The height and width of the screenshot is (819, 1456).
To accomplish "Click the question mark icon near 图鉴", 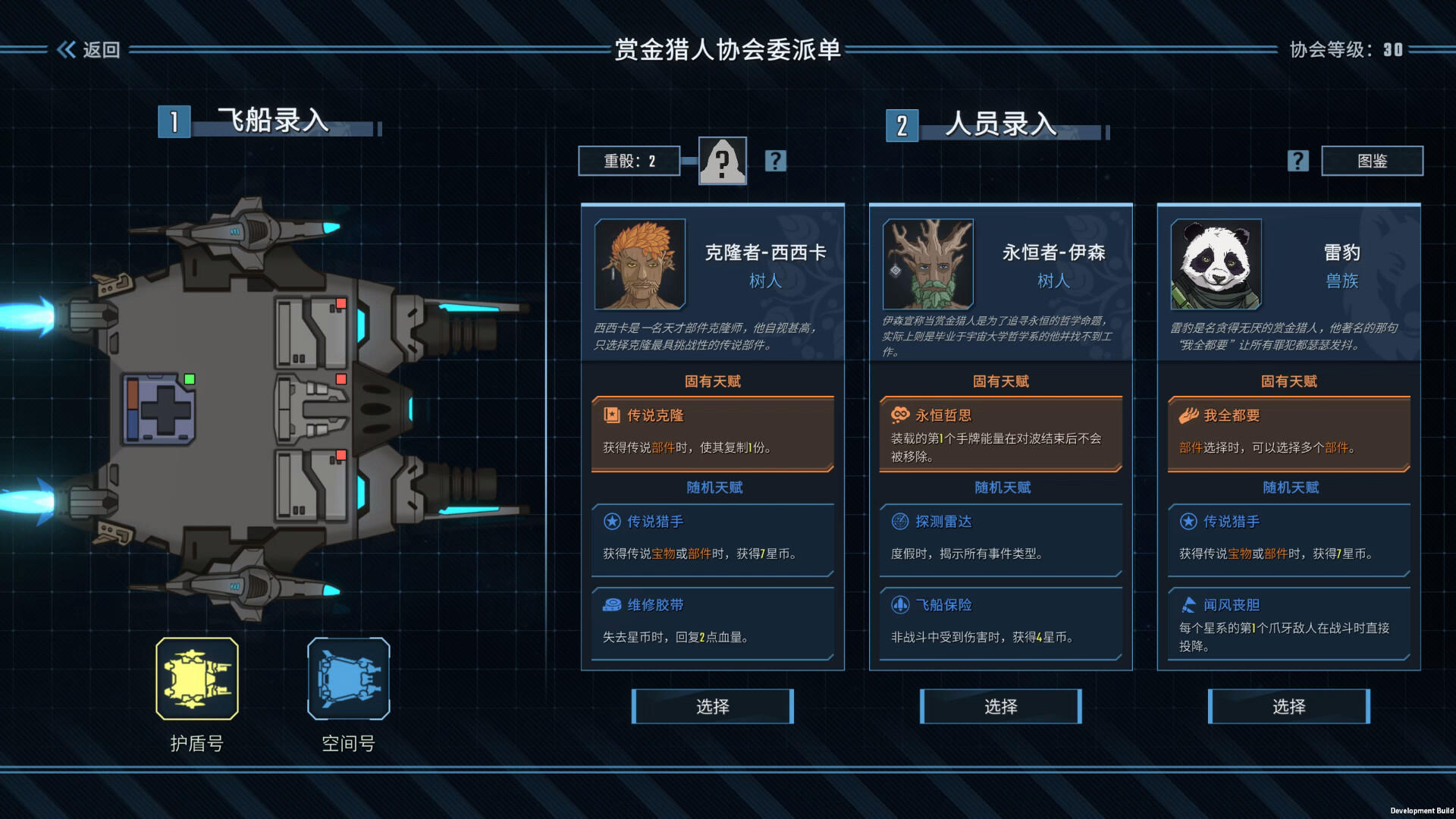I will 1298,161.
